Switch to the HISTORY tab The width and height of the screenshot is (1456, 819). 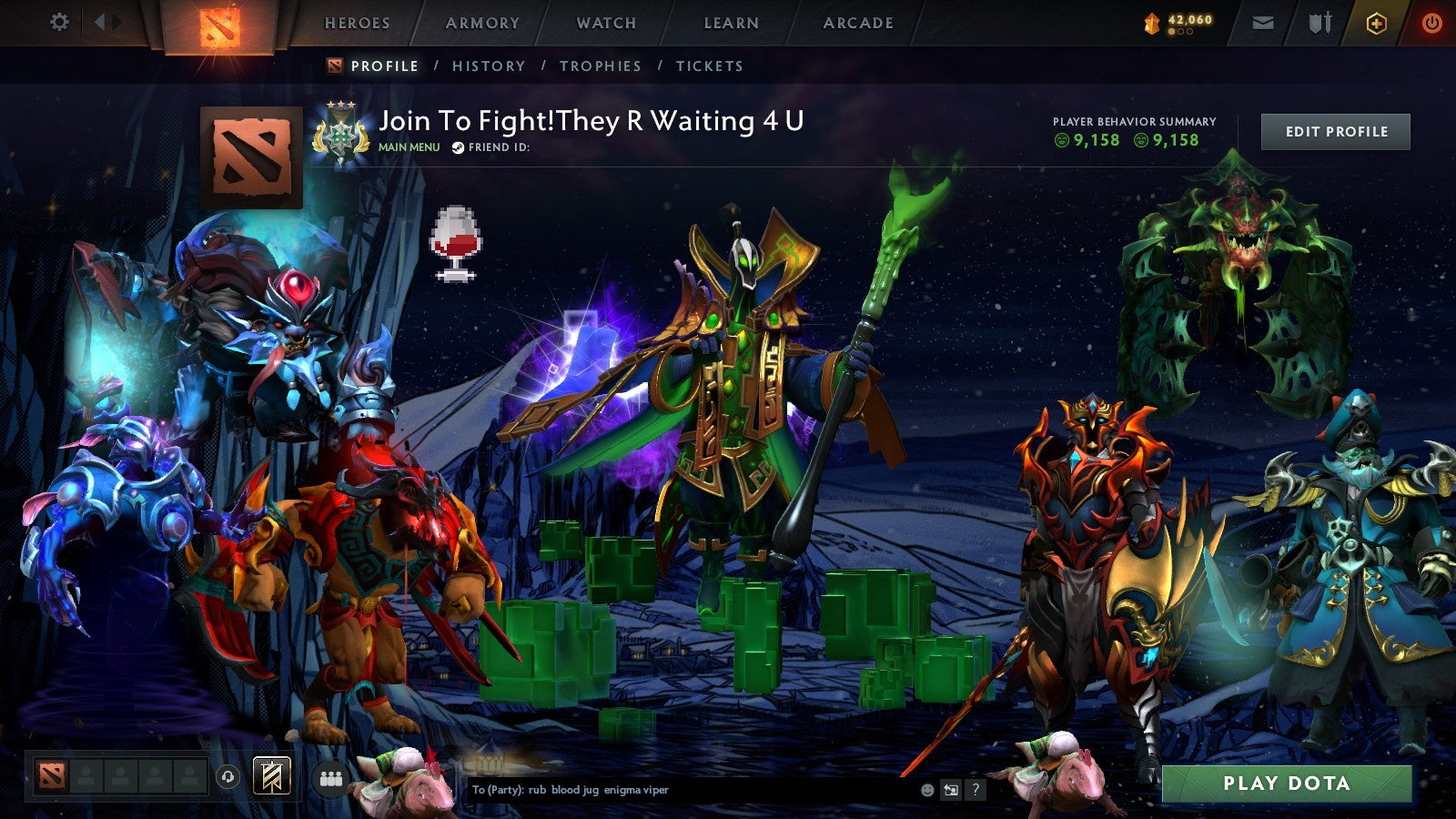coord(490,66)
